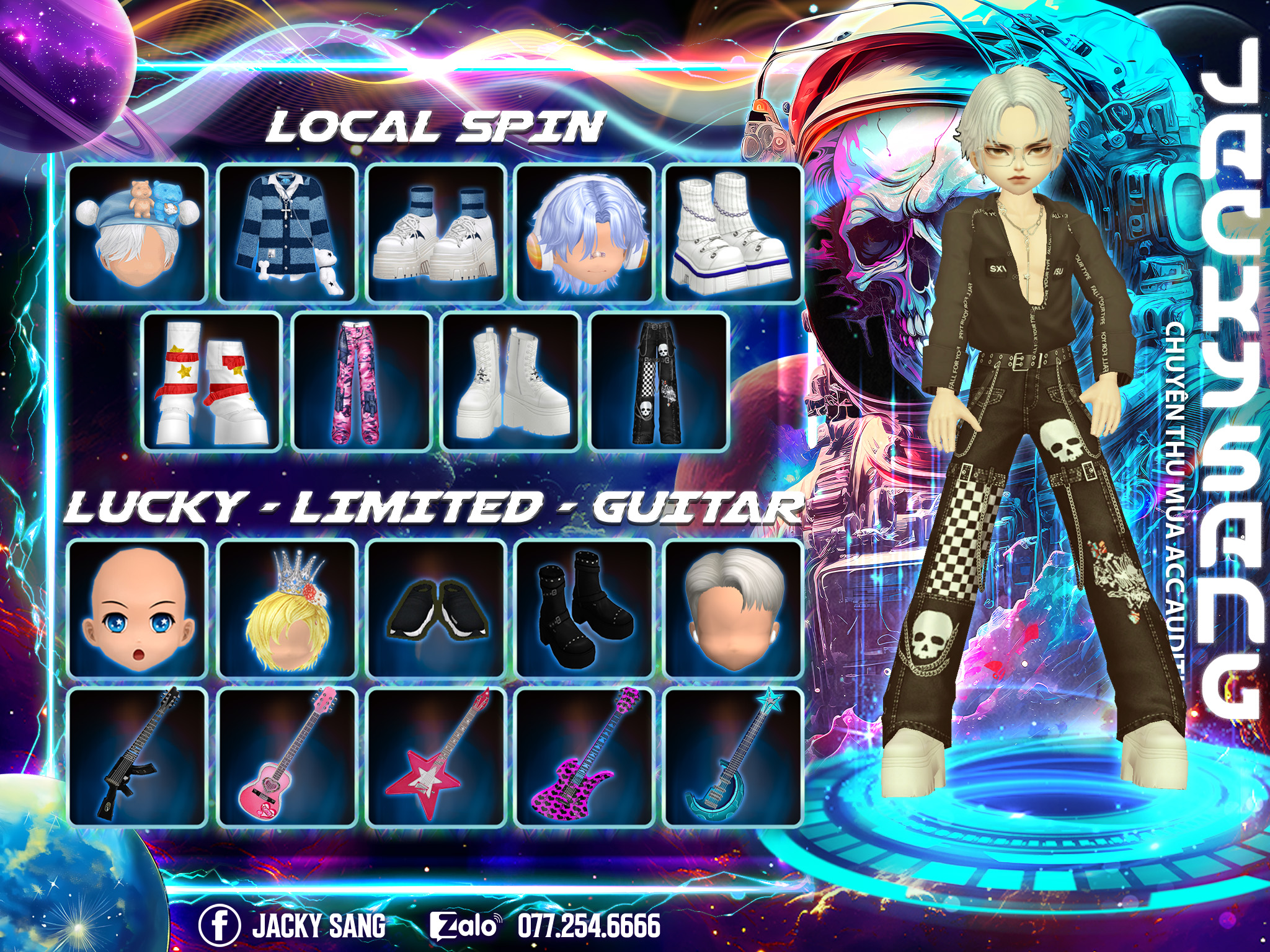Select the lavender hair with headphones
Screen dimensions: 1270x952
tap(585, 234)
